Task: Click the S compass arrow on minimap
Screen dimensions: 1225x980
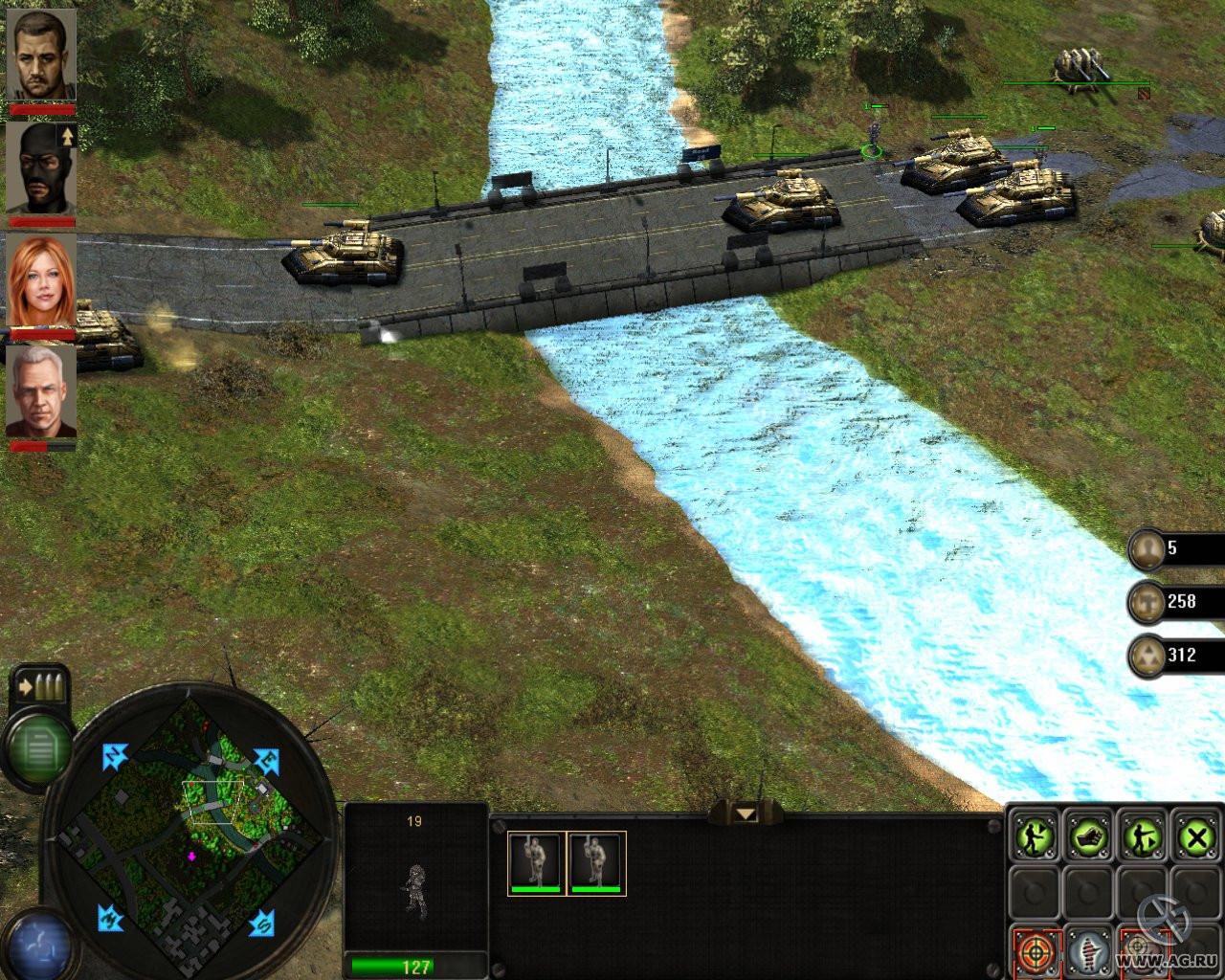Action: 262,924
